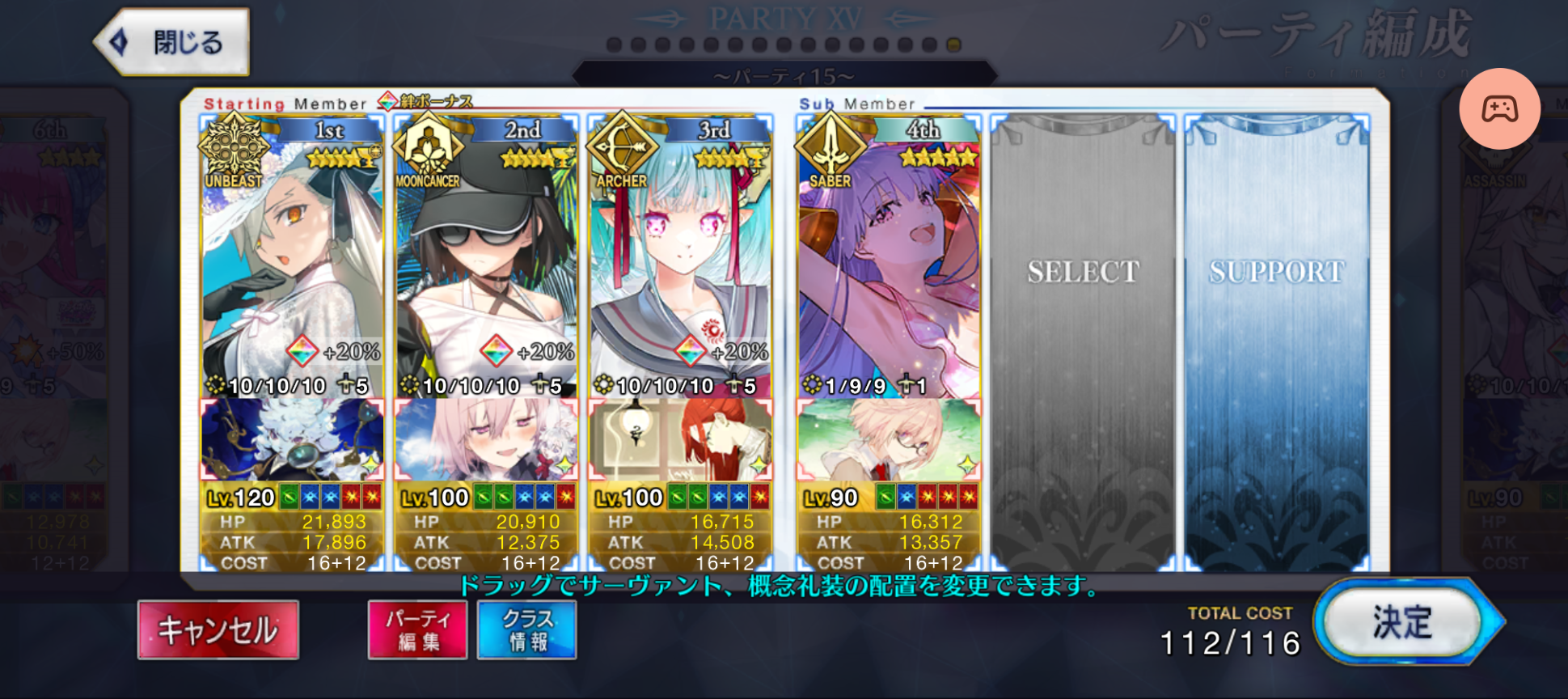Choose the SUPPORT servant slot
This screenshot has width=1568, height=699.
pos(1277,340)
